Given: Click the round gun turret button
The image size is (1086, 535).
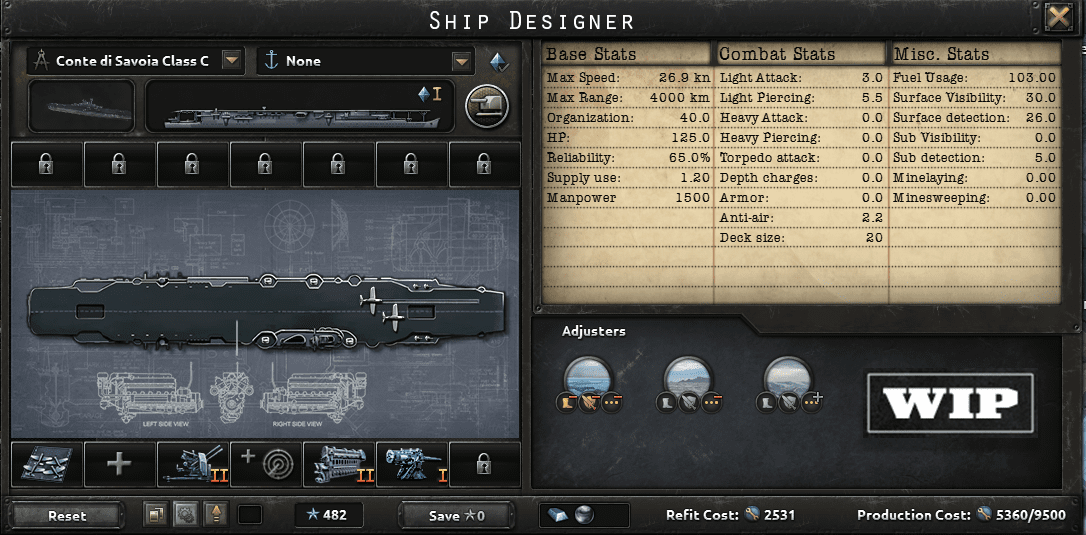Looking at the screenshot, I should click(x=487, y=104).
